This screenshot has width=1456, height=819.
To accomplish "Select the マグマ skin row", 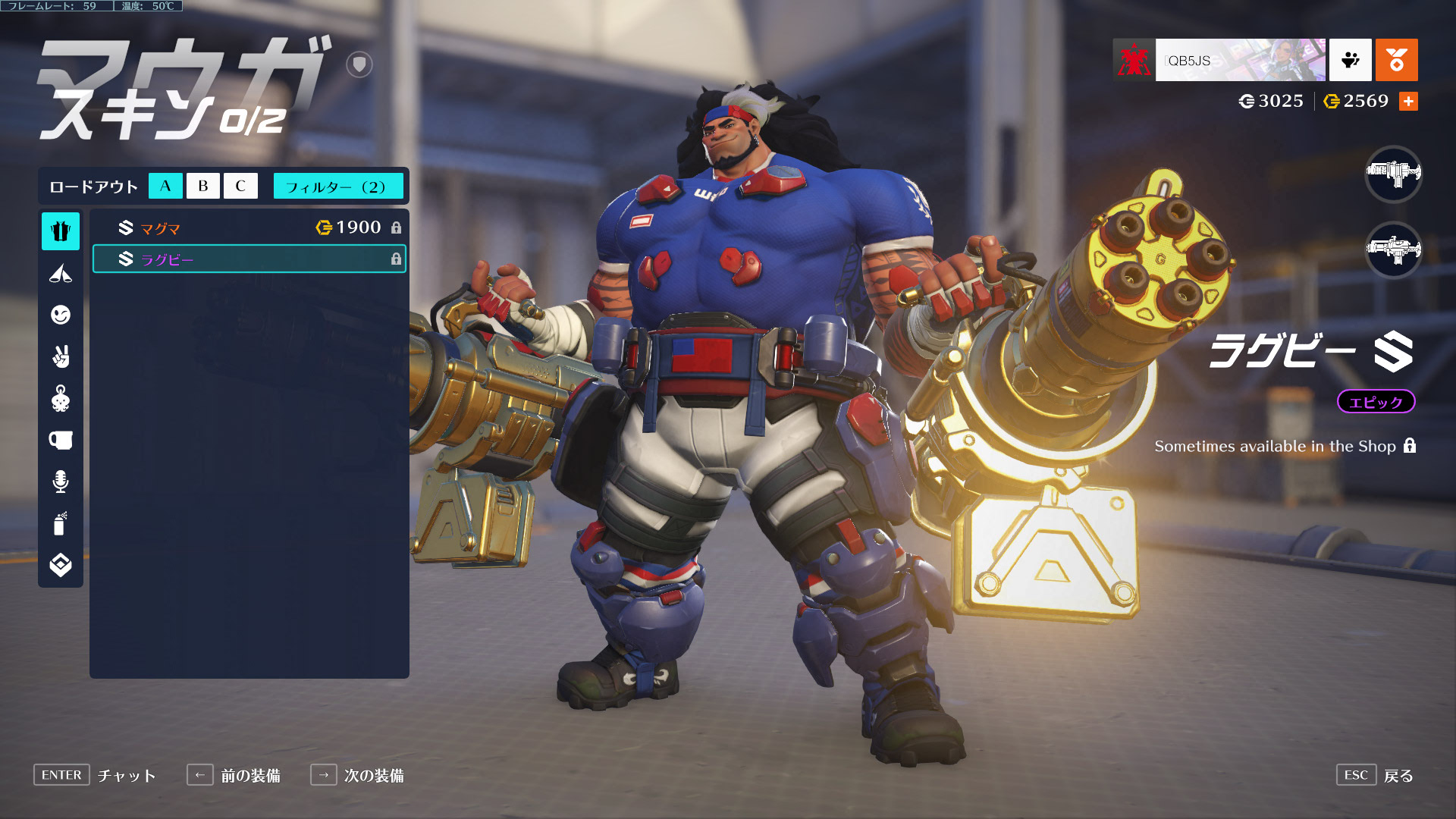I will pyautogui.click(x=249, y=227).
